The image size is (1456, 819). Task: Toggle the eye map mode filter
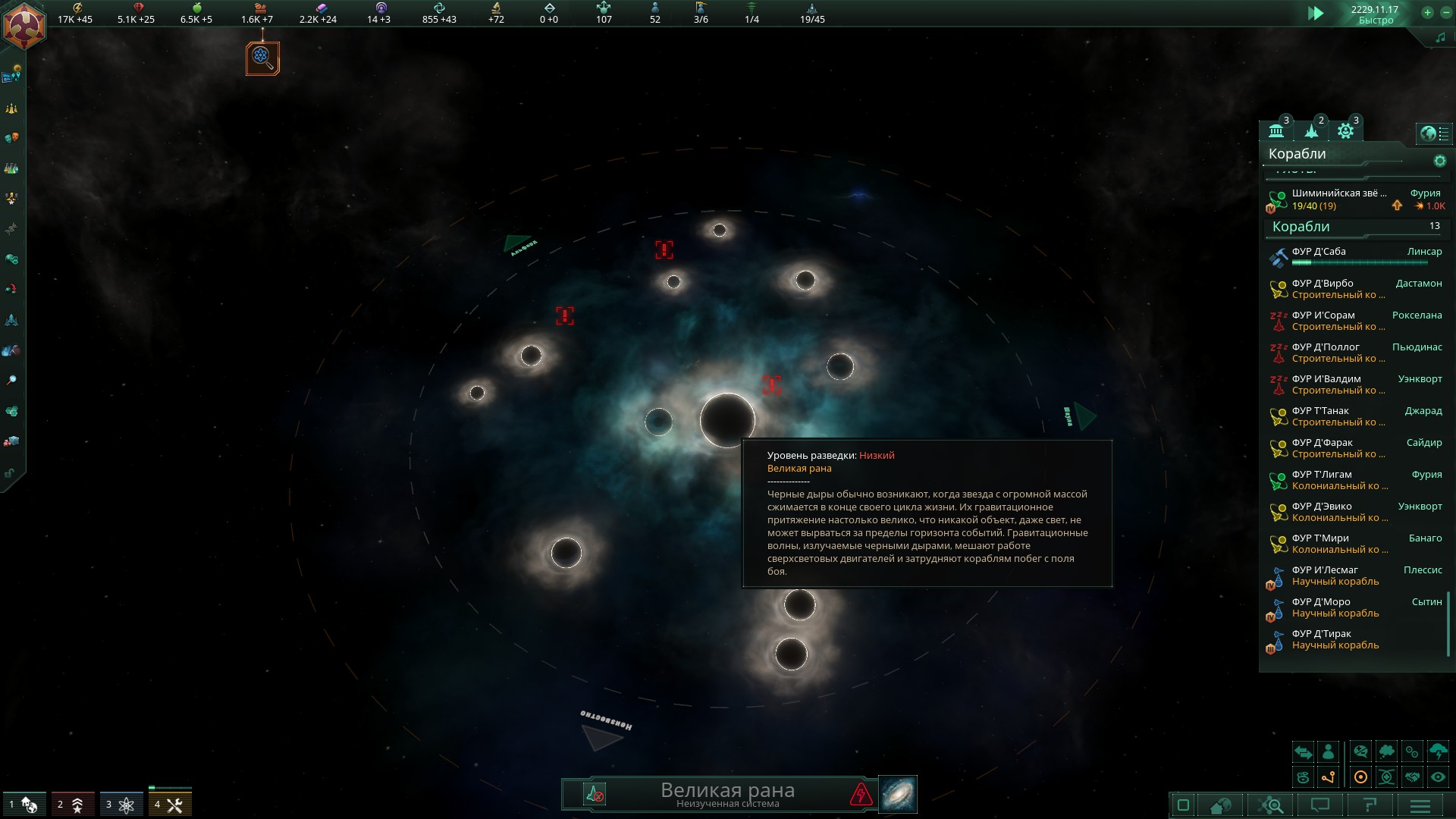tap(1438, 777)
